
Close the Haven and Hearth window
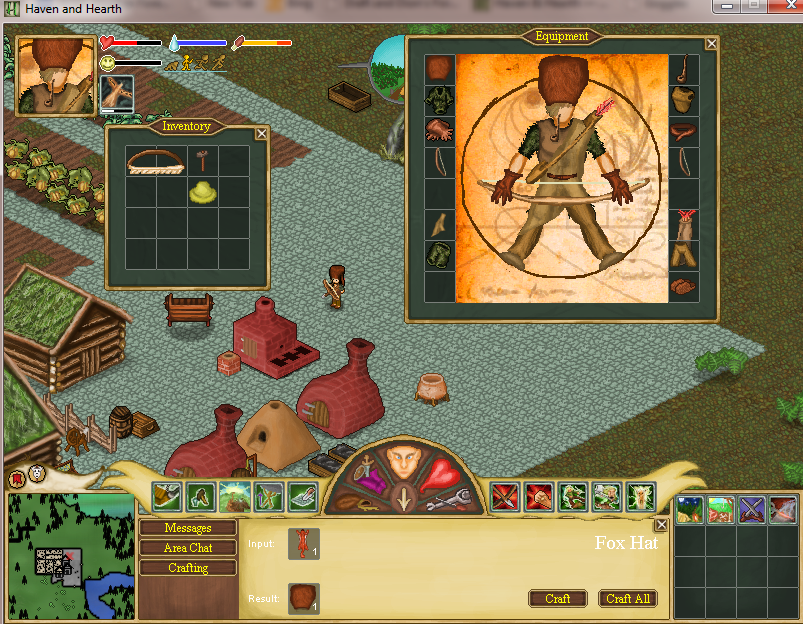780,8
